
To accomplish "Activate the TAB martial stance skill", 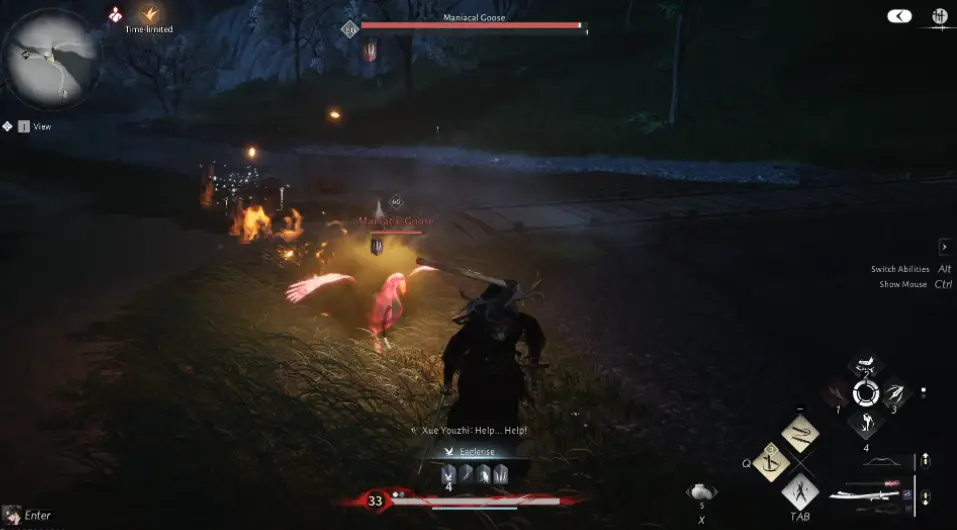I will tap(799, 491).
